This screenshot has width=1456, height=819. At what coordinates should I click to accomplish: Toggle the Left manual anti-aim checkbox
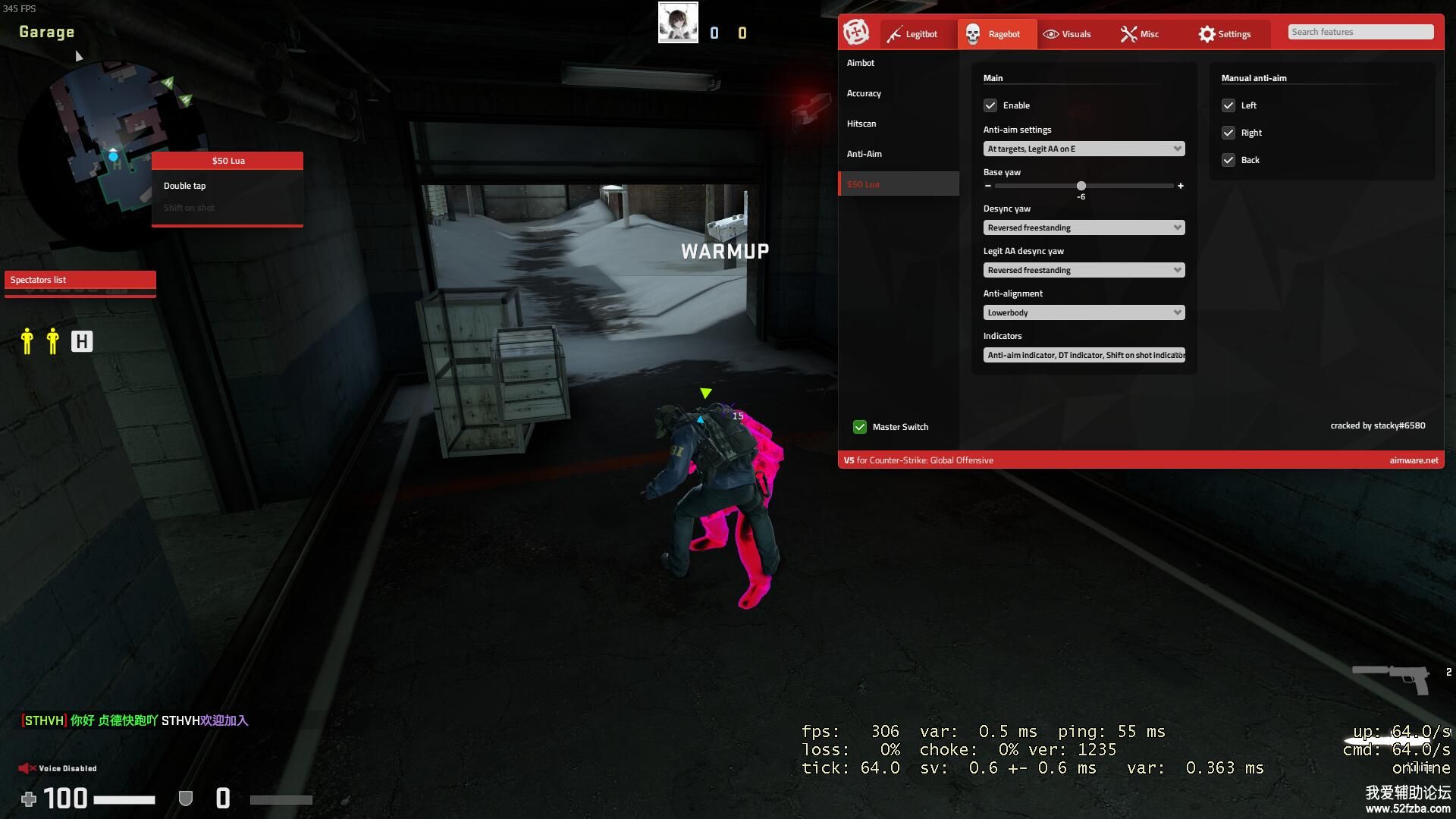[1228, 105]
